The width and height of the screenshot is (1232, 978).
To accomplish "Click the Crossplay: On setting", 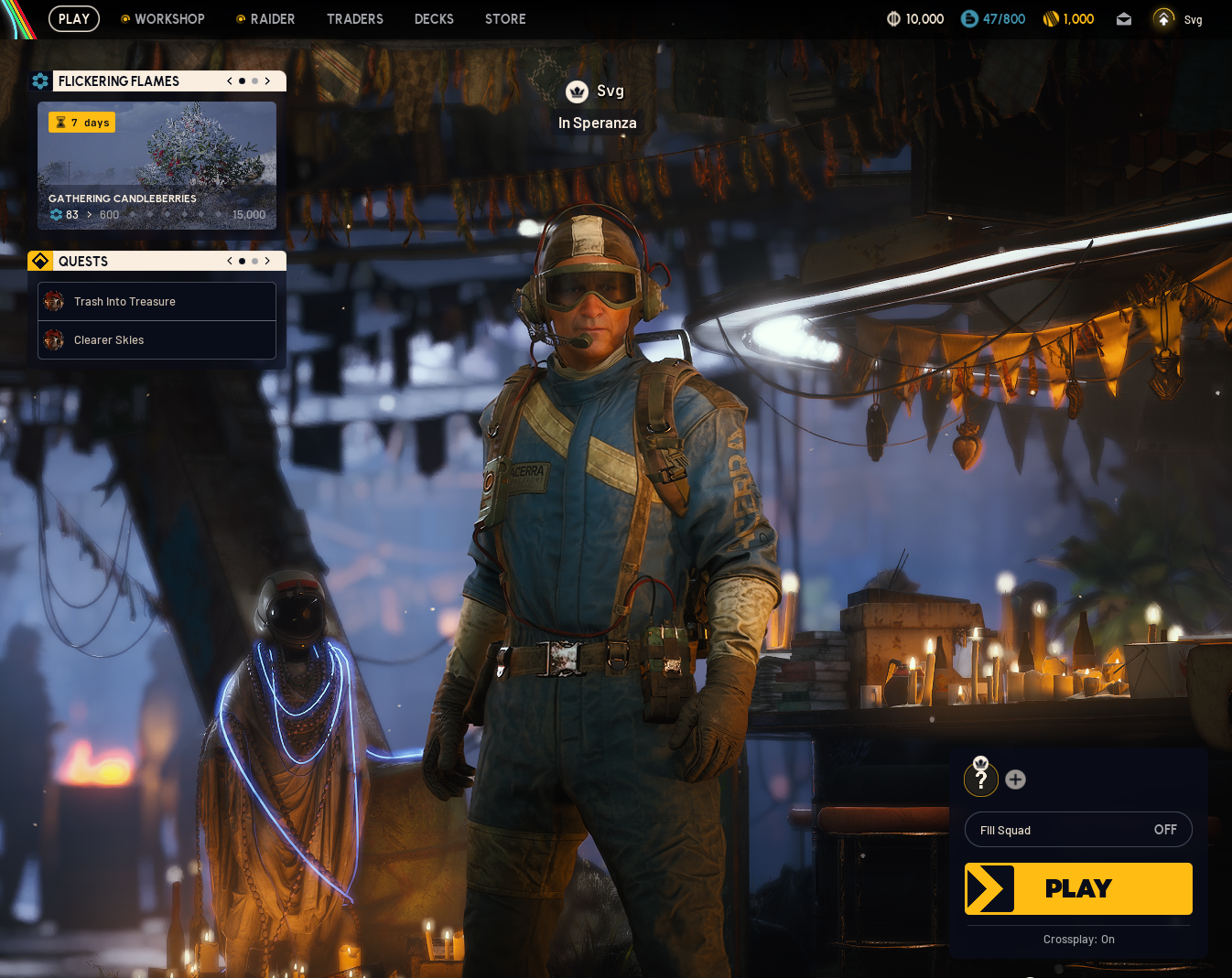I will pyautogui.click(x=1078, y=940).
